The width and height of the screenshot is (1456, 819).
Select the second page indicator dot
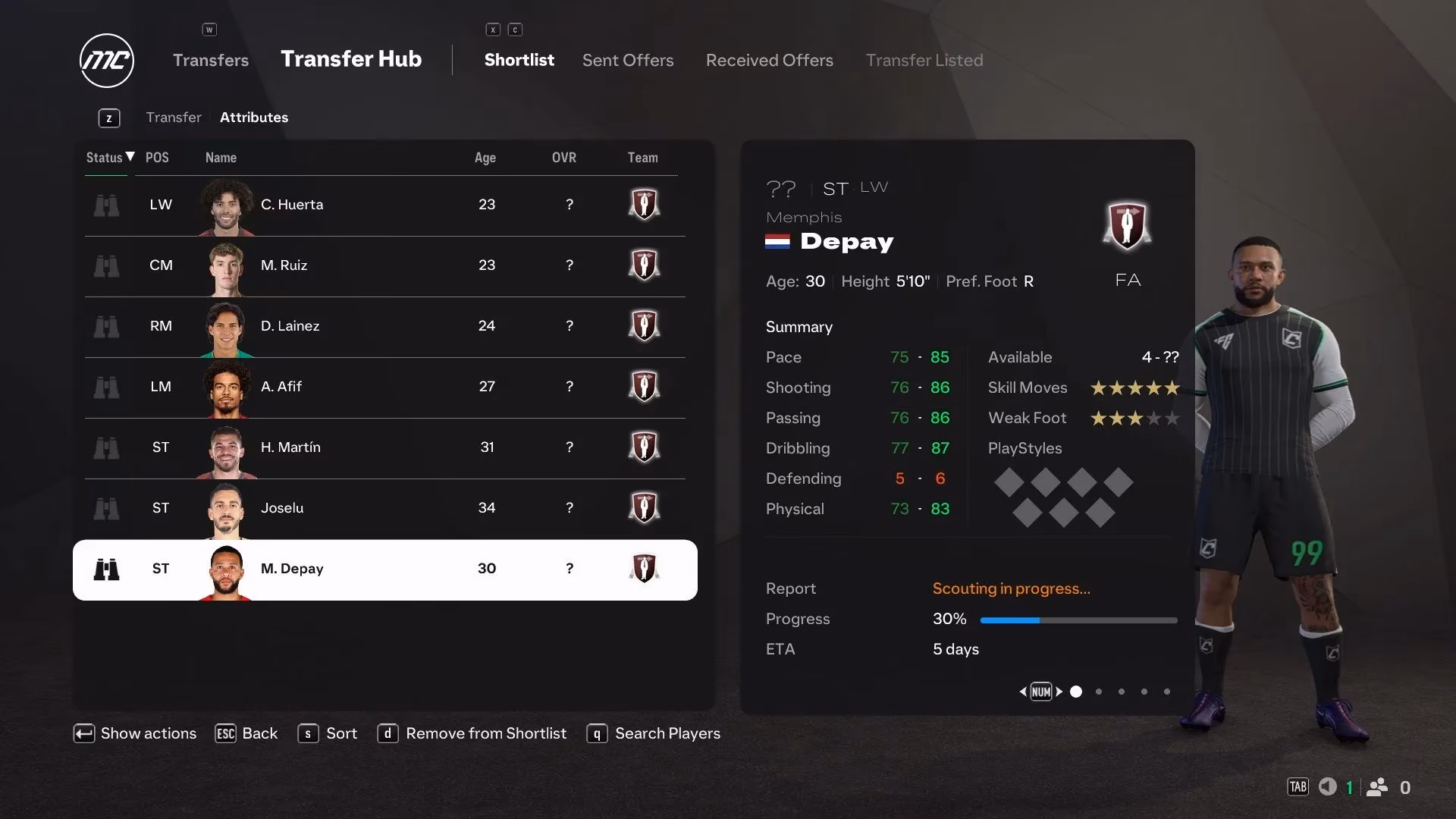tap(1098, 691)
